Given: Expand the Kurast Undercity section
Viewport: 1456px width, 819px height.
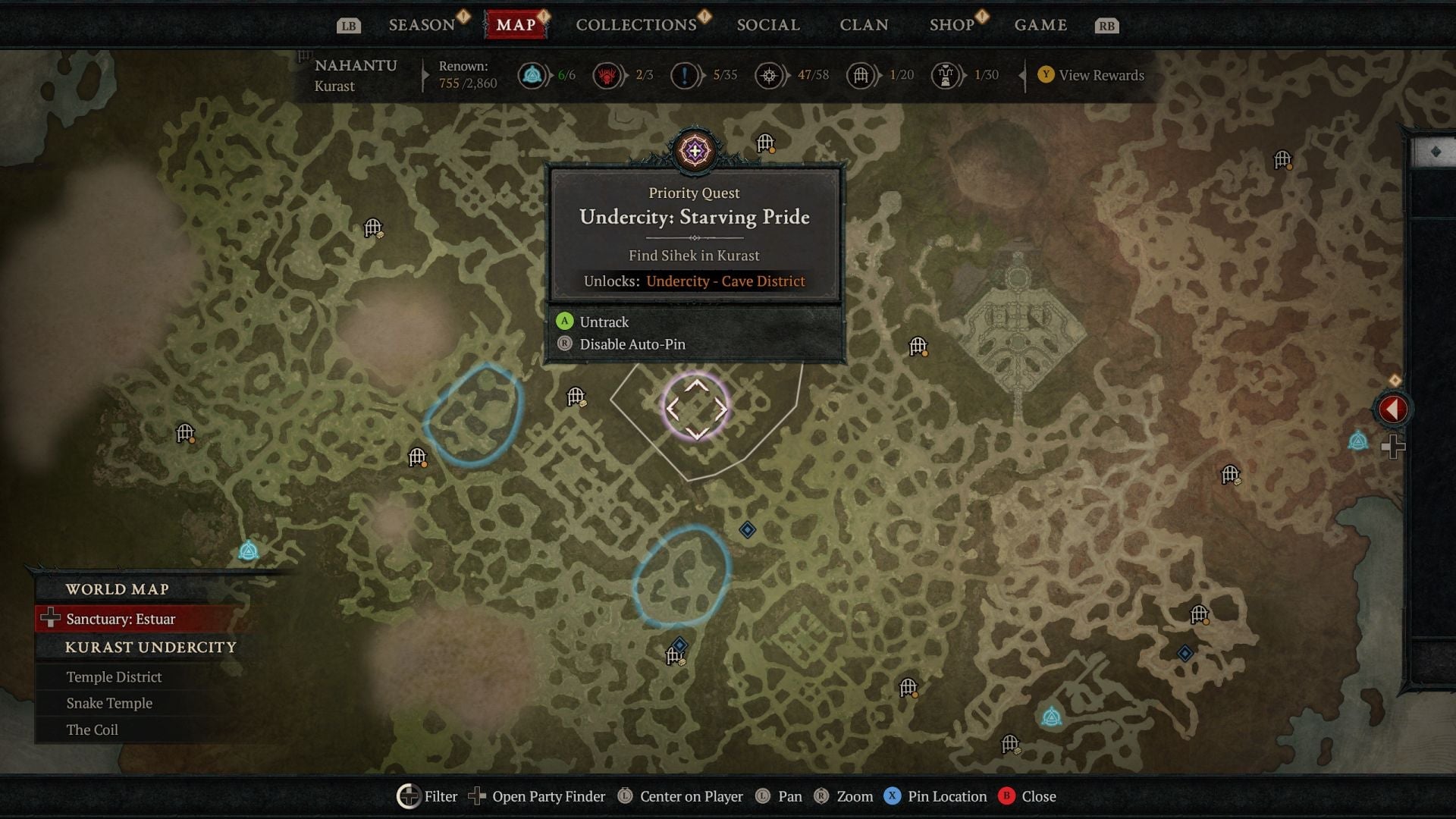Looking at the screenshot, I should click(x=149, y=647).
